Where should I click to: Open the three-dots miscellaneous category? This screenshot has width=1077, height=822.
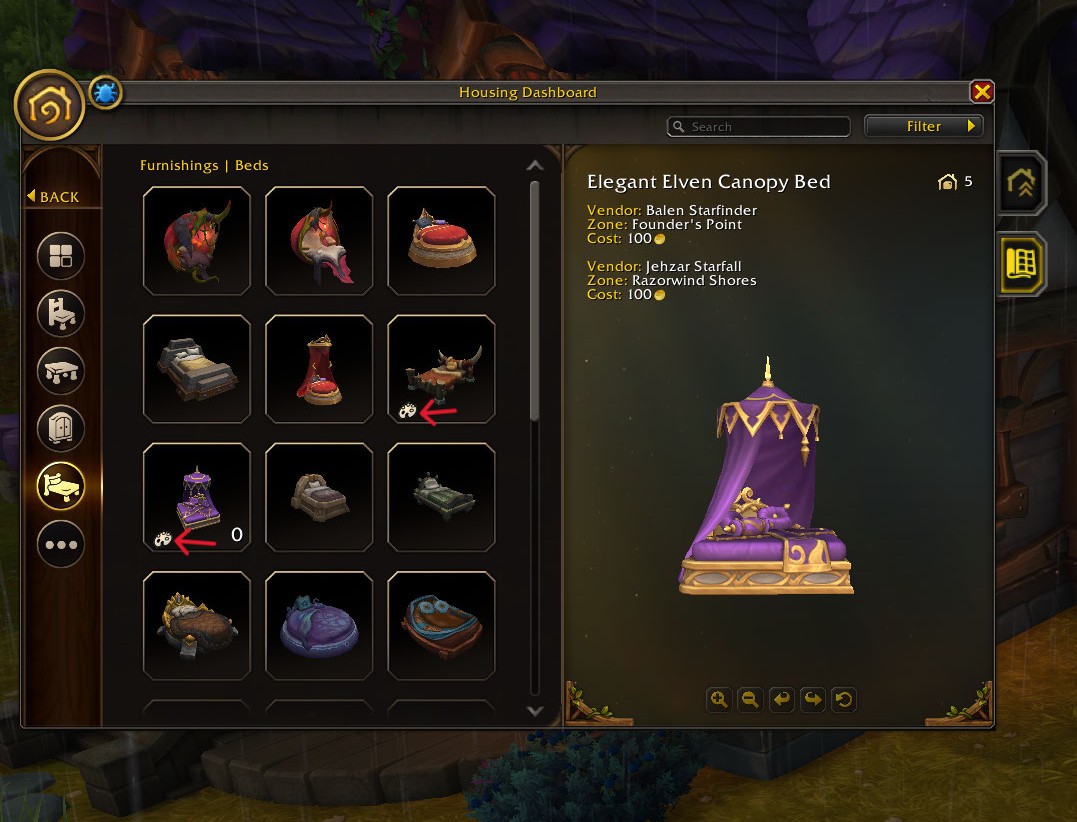tap(61, 545)
